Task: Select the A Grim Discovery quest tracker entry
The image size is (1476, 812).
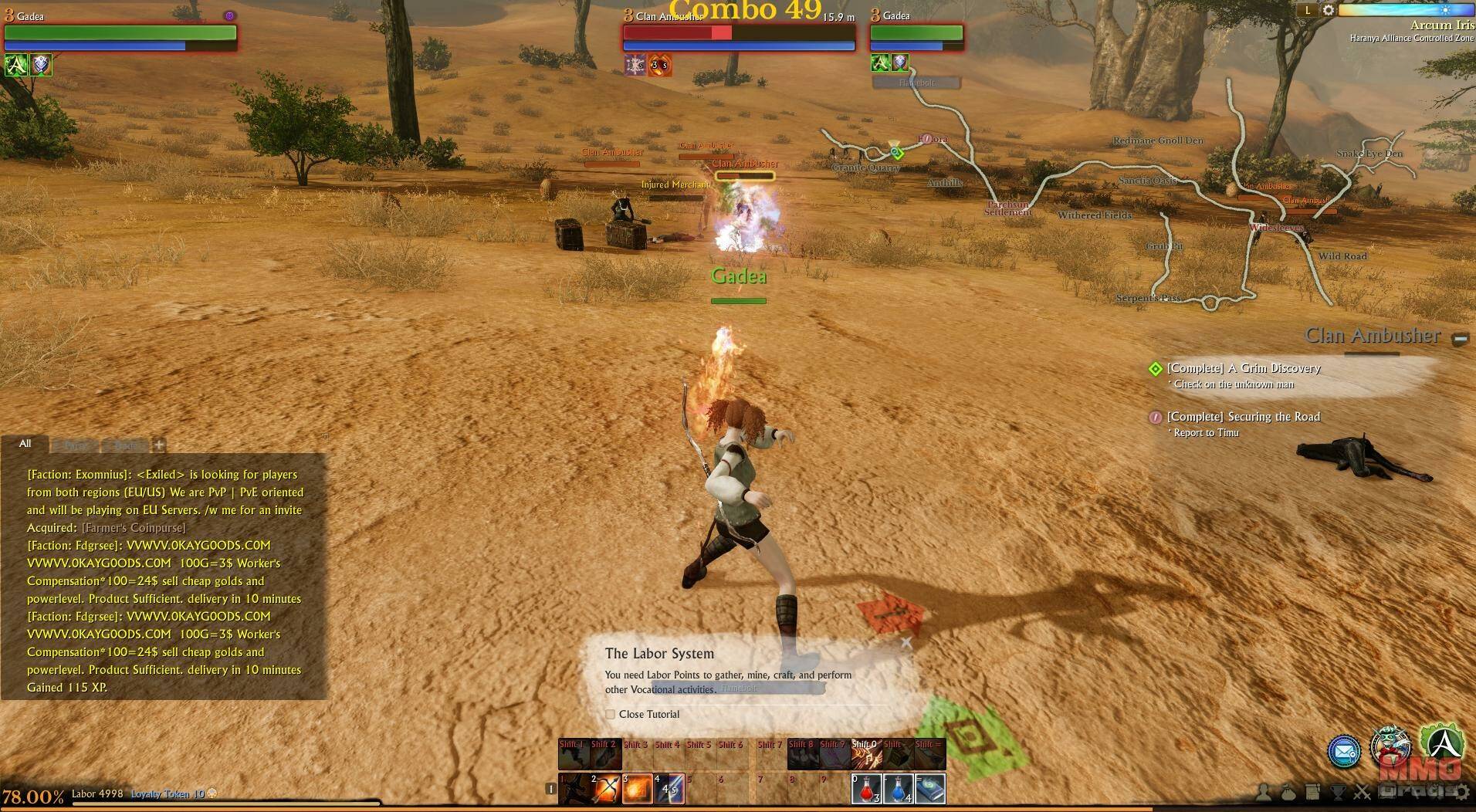Action: tap(1243, 369)
